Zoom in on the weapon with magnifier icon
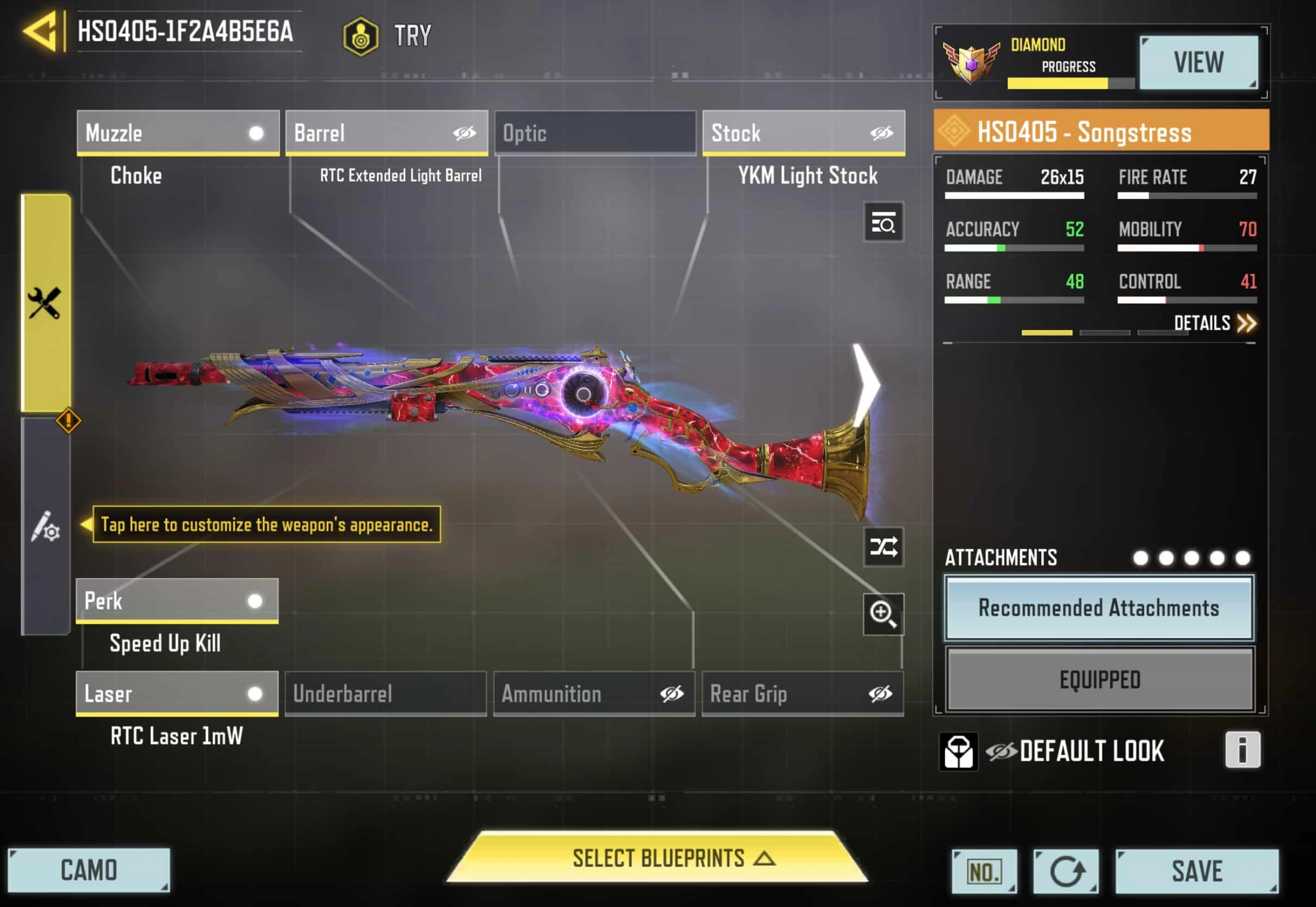The height and width of the screenshot is (907, 1316). (883, 614)
